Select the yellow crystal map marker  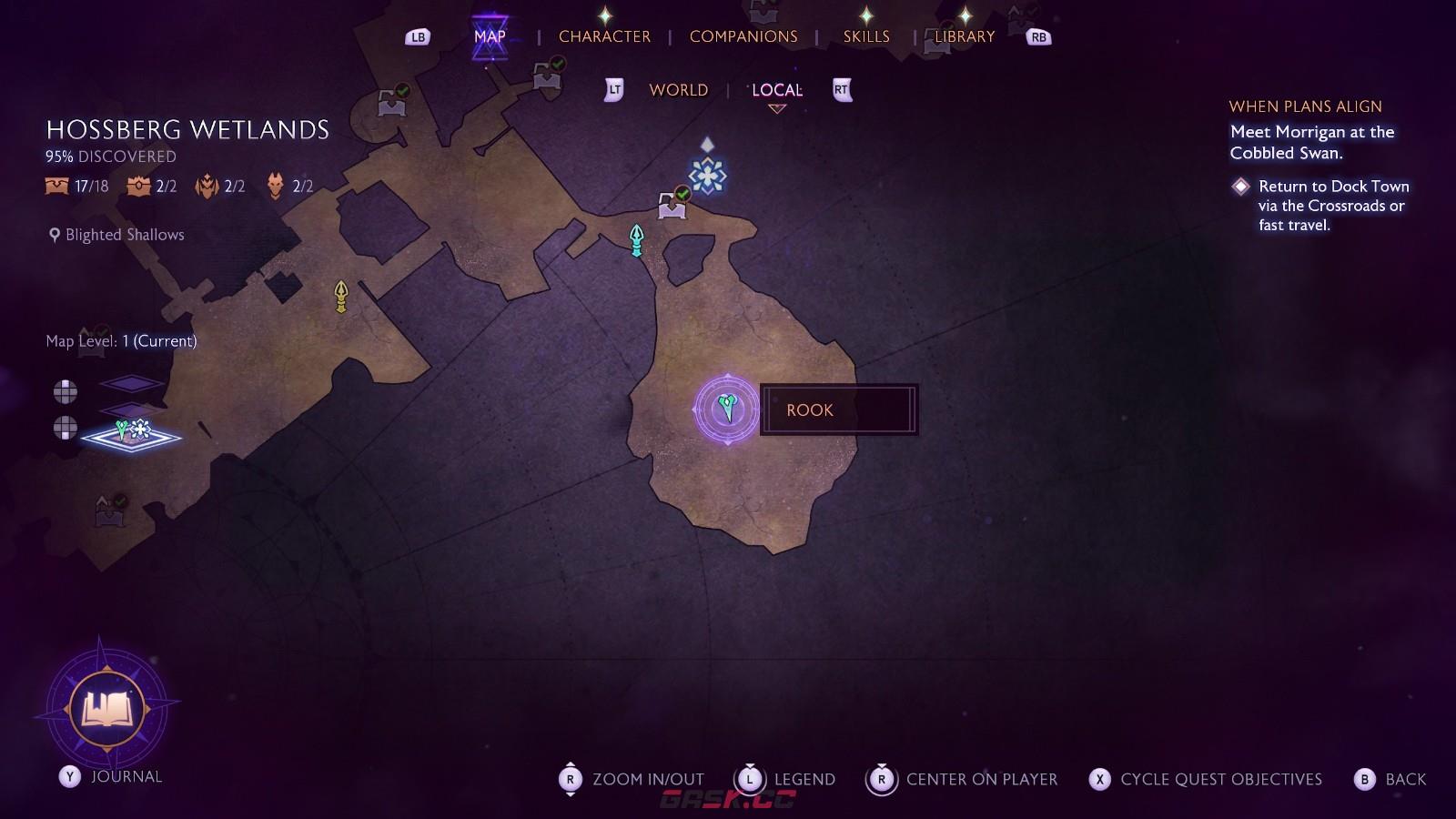click(341, 296)
